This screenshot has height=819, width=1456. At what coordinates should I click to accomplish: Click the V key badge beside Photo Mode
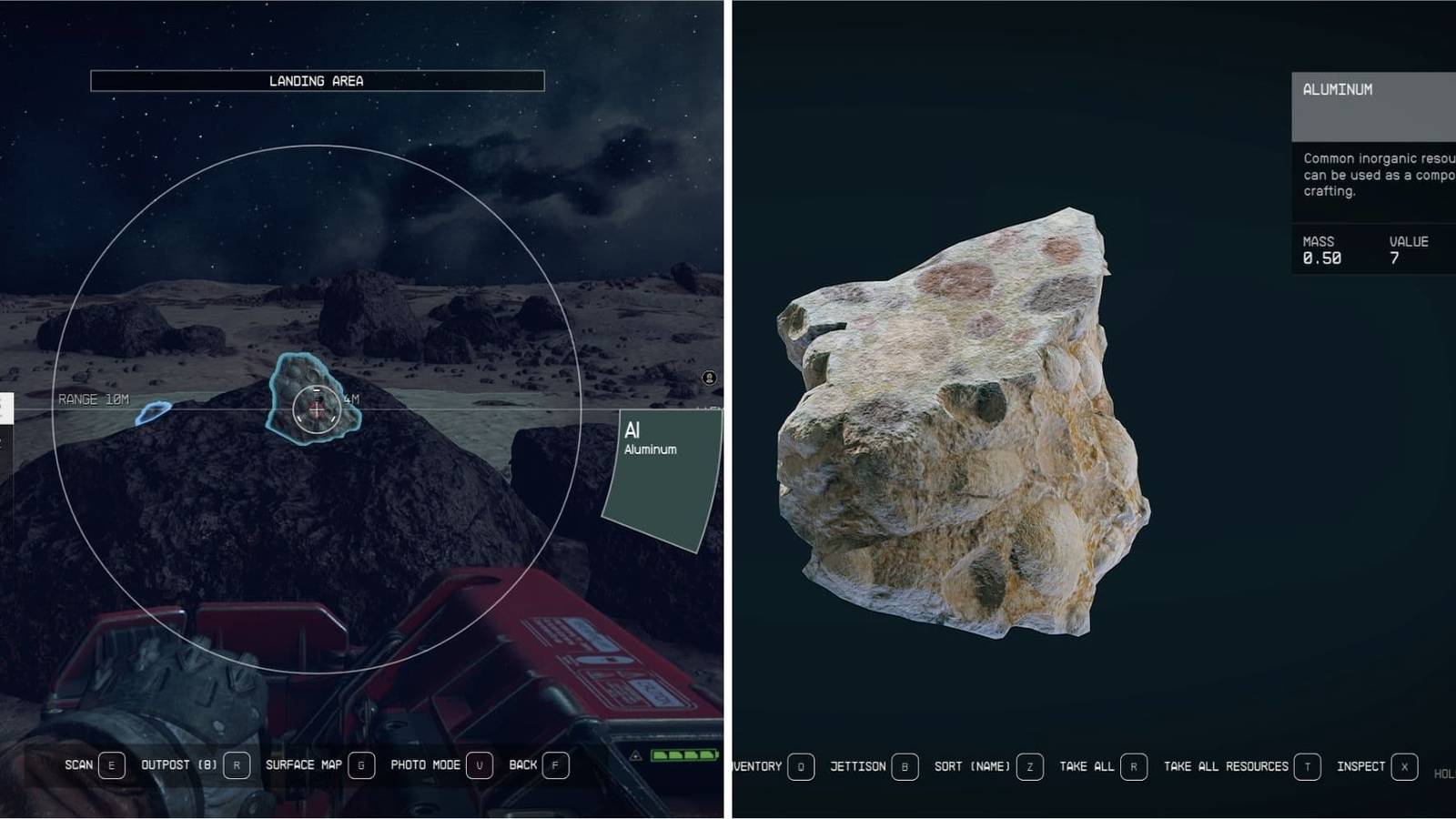[481, 765]
